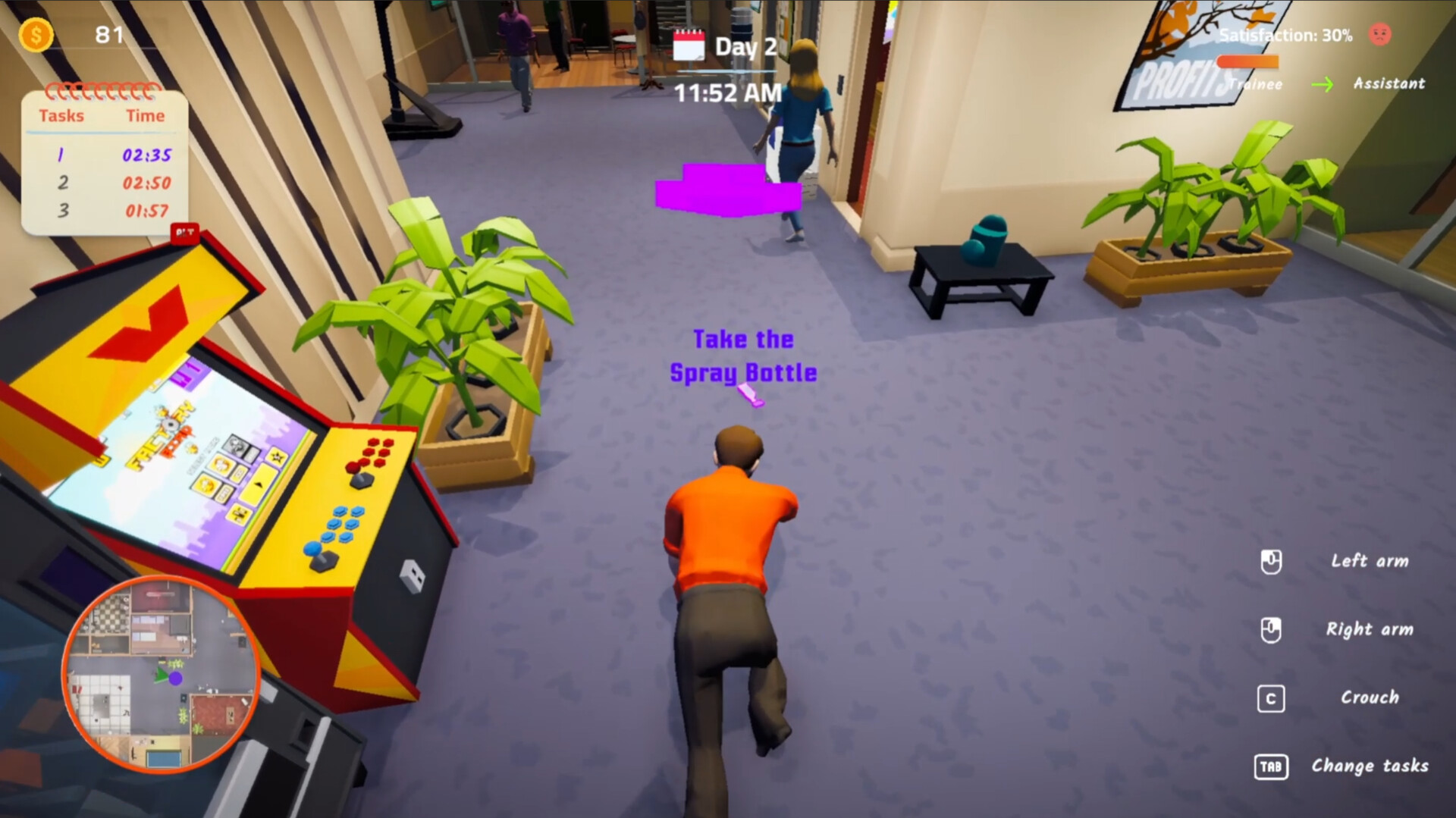Image resolution: width=1456 pixels, height=818 pixels.
Task: Click the Assistant rank label
Action: pos(1389,84)
